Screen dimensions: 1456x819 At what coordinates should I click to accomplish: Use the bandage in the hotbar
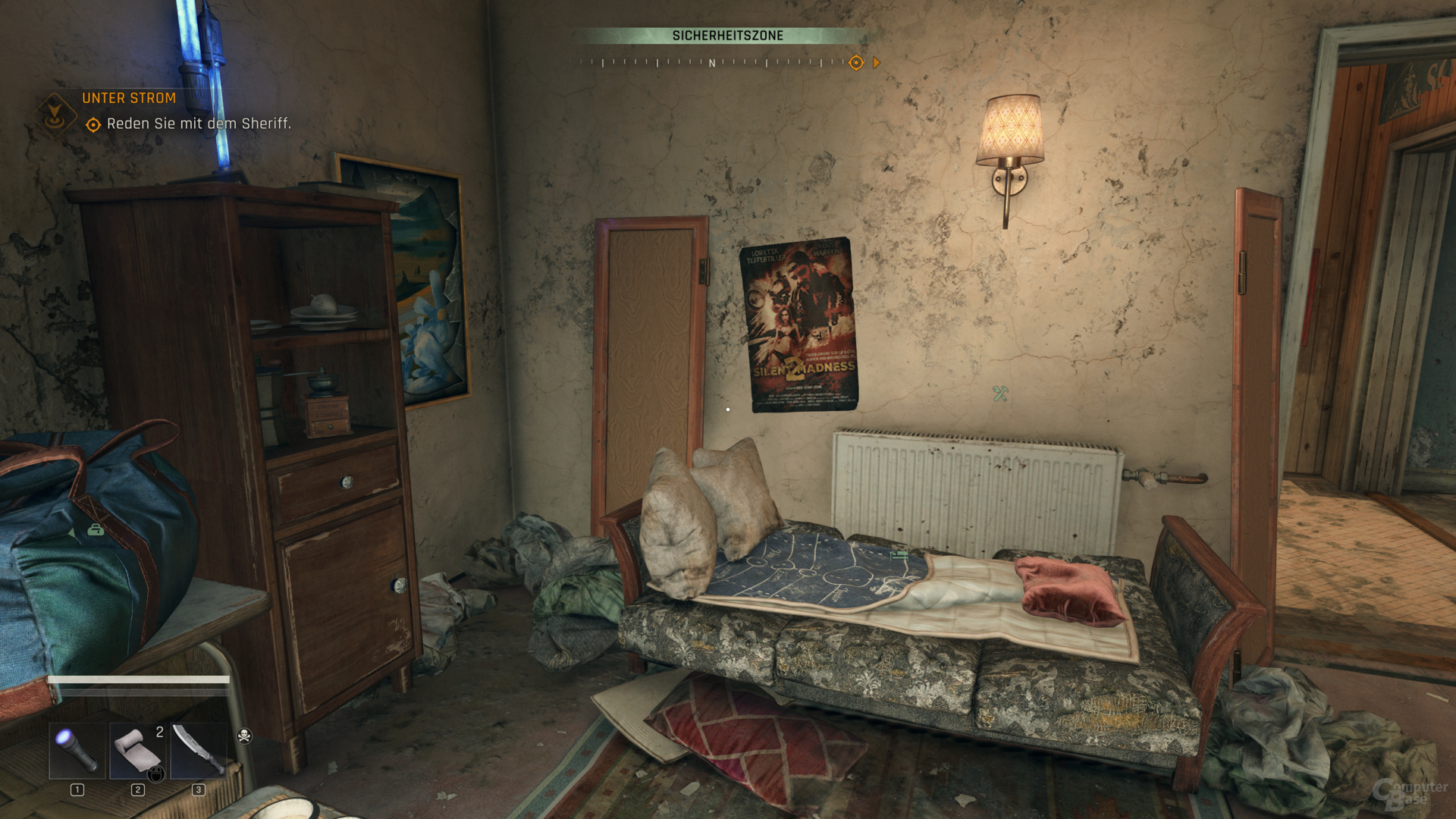(137, 750)
